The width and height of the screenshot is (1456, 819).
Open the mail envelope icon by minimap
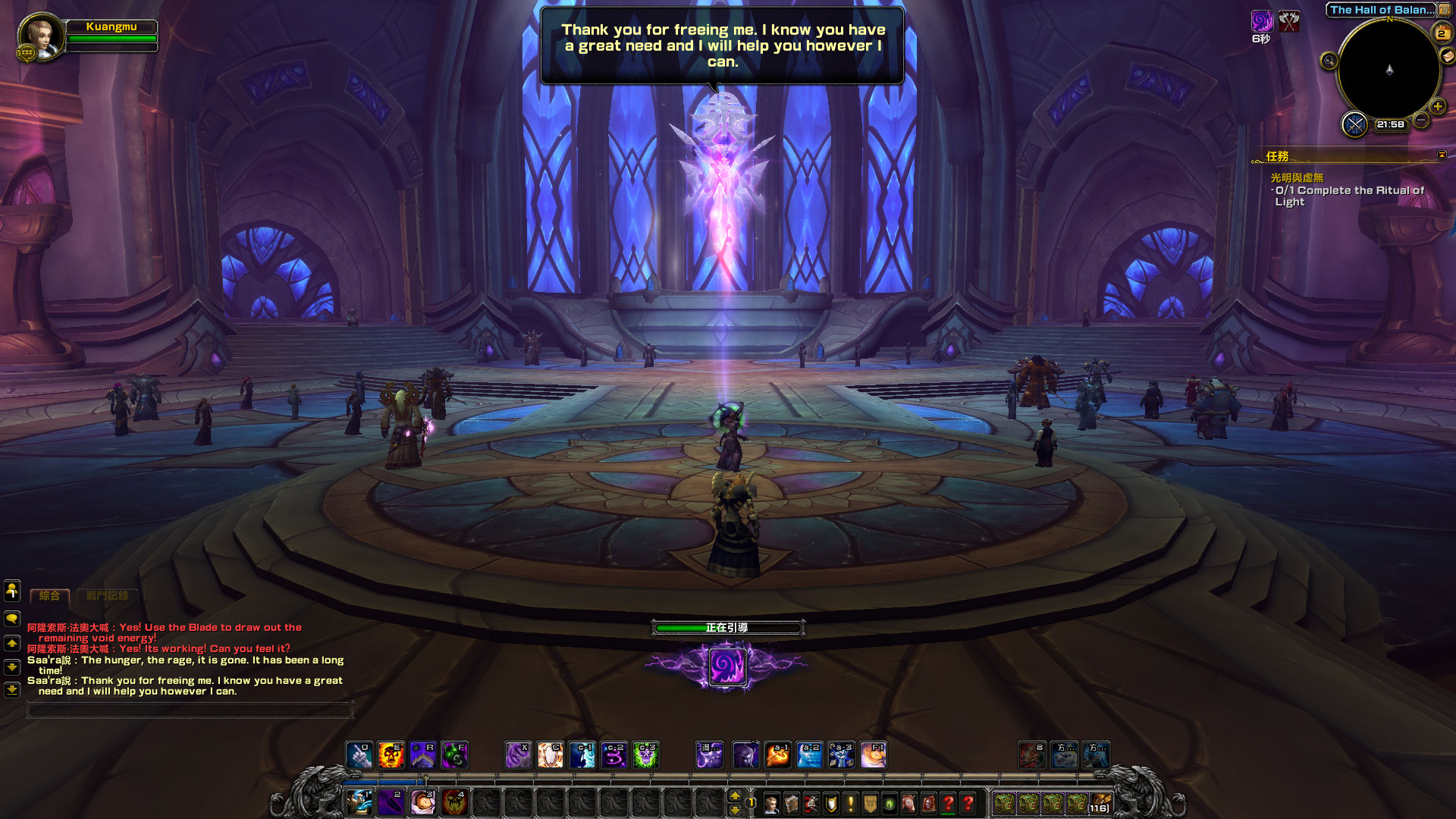pos(1447,55)
